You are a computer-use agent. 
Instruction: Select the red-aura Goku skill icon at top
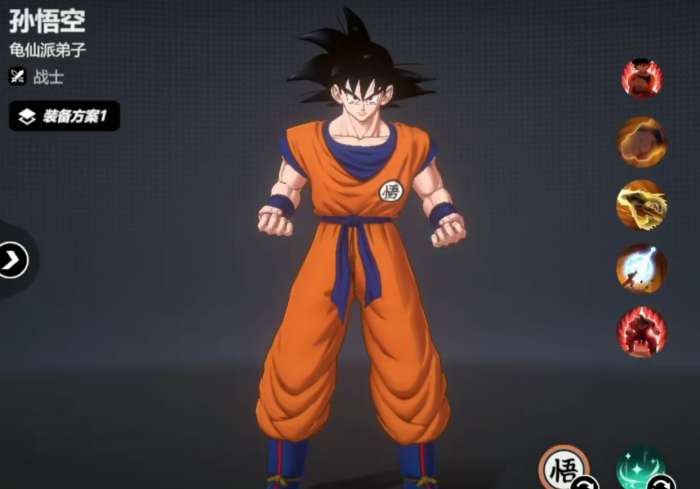(641, 78)
